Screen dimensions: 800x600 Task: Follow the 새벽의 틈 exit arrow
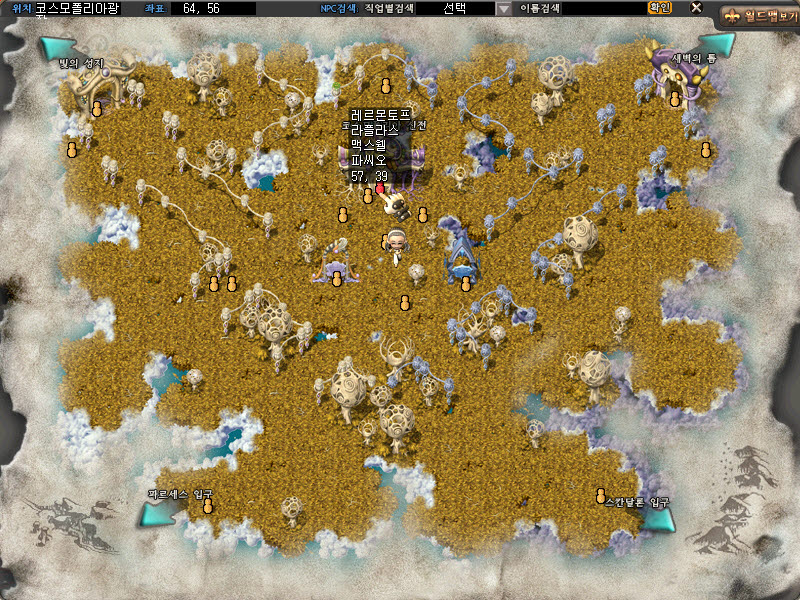click(x=717, y=44)
